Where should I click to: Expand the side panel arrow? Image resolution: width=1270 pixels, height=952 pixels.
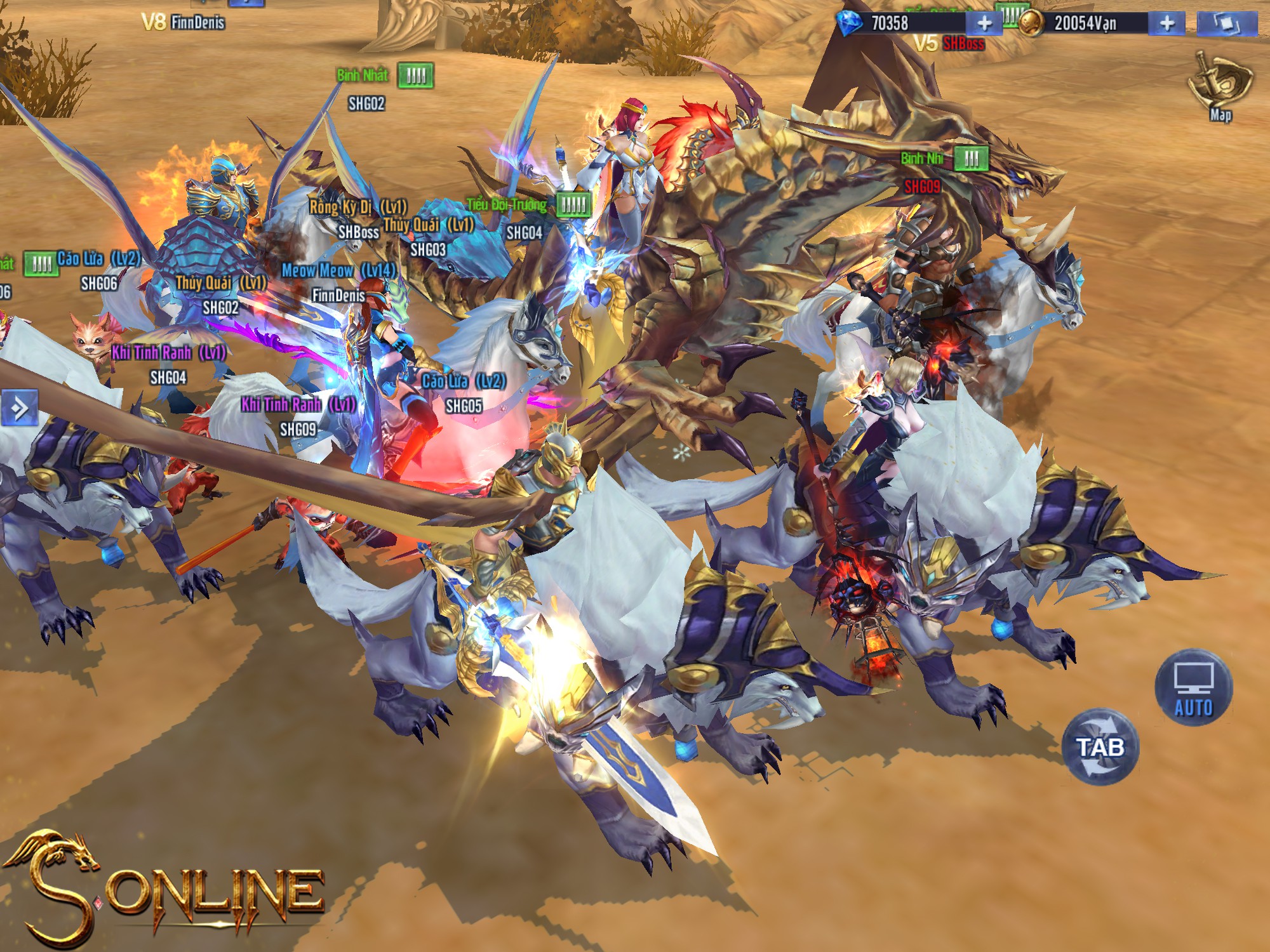point(19,408)
